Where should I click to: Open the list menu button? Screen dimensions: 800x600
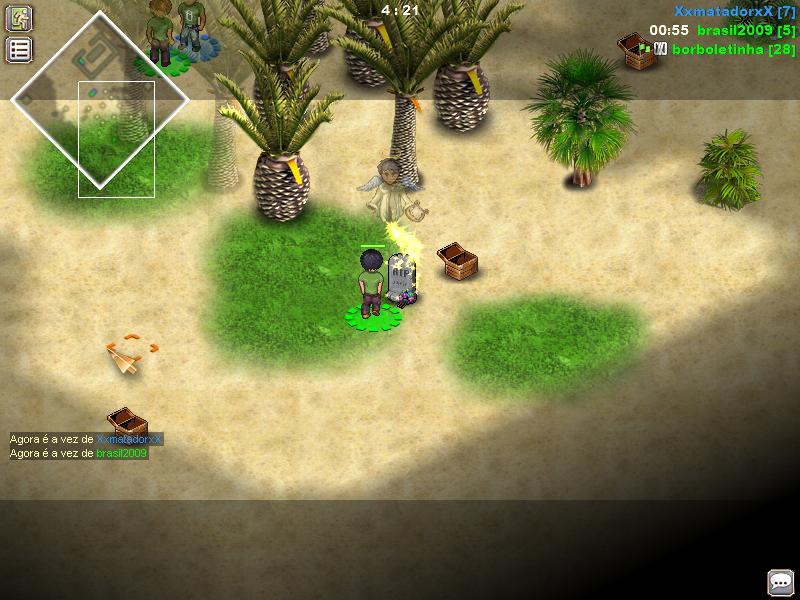pos(20,50)
